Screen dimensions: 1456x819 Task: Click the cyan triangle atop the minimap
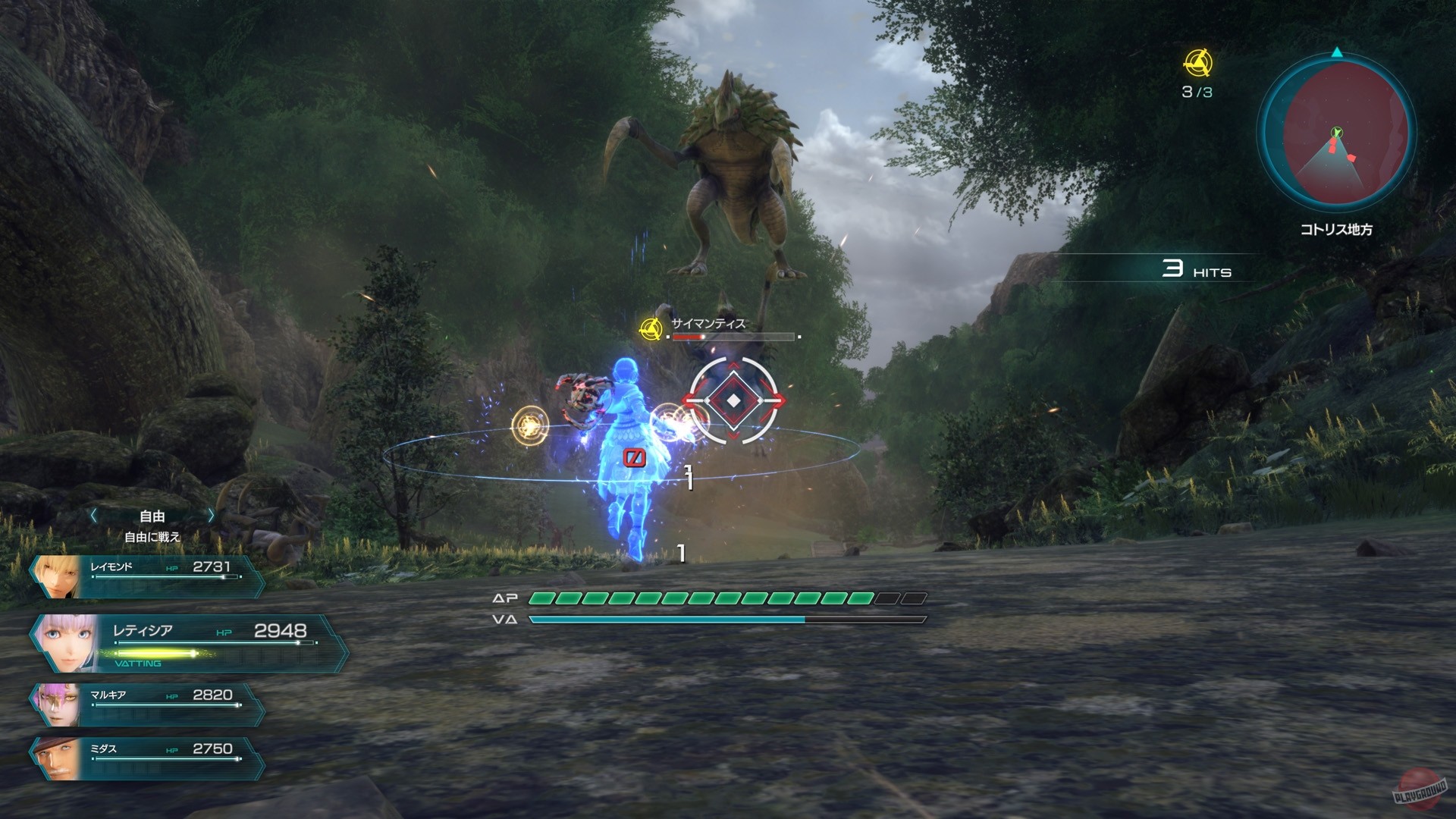tap(1336, 53)
